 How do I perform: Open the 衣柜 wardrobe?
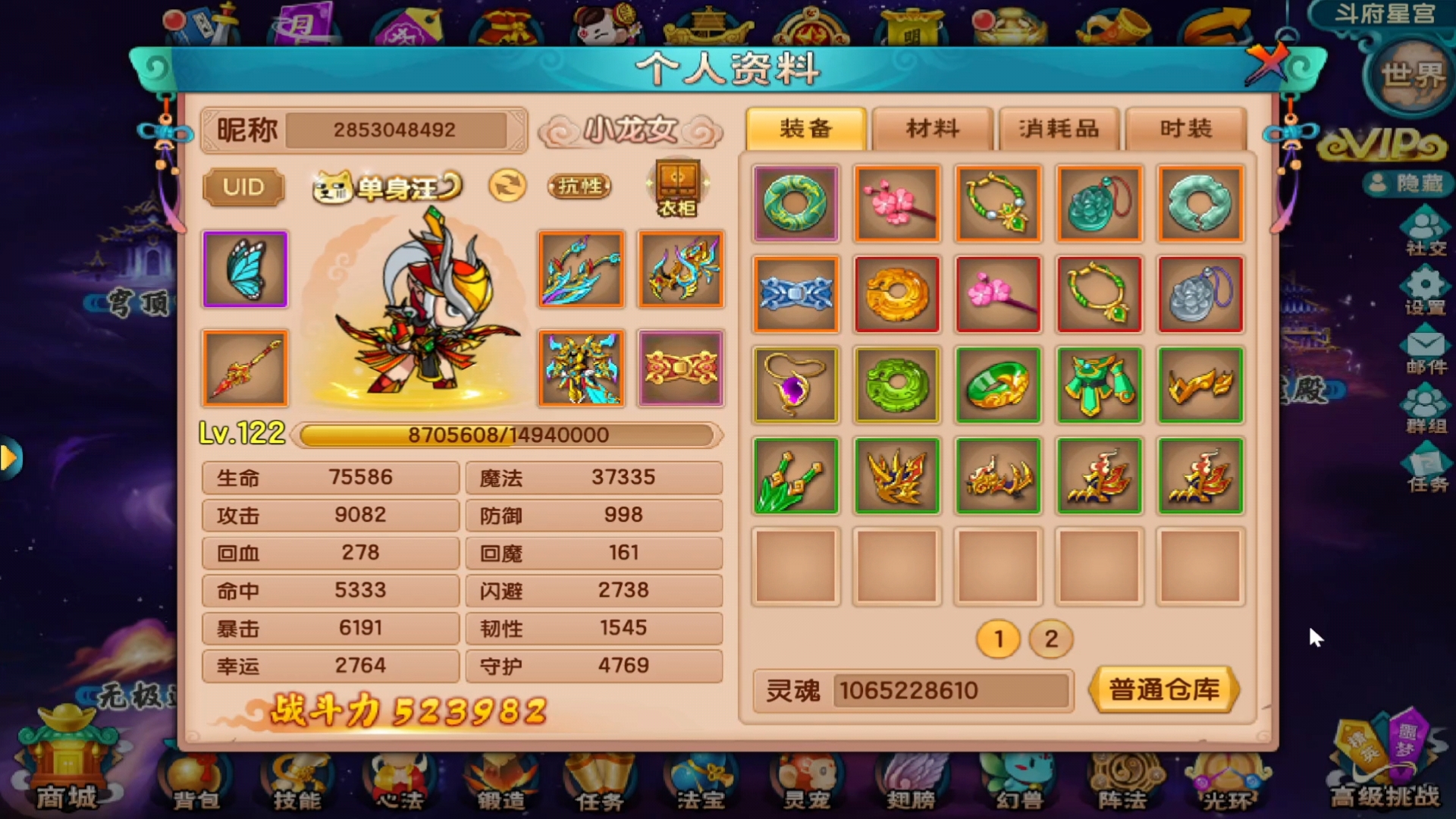coord(677,188)
